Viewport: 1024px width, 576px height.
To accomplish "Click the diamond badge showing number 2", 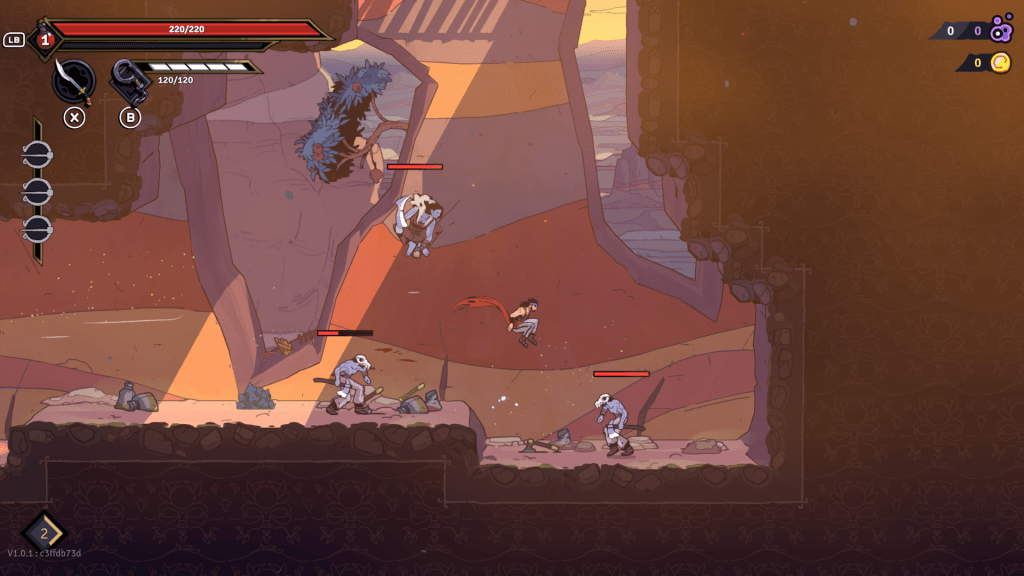I will pos(44,532).
